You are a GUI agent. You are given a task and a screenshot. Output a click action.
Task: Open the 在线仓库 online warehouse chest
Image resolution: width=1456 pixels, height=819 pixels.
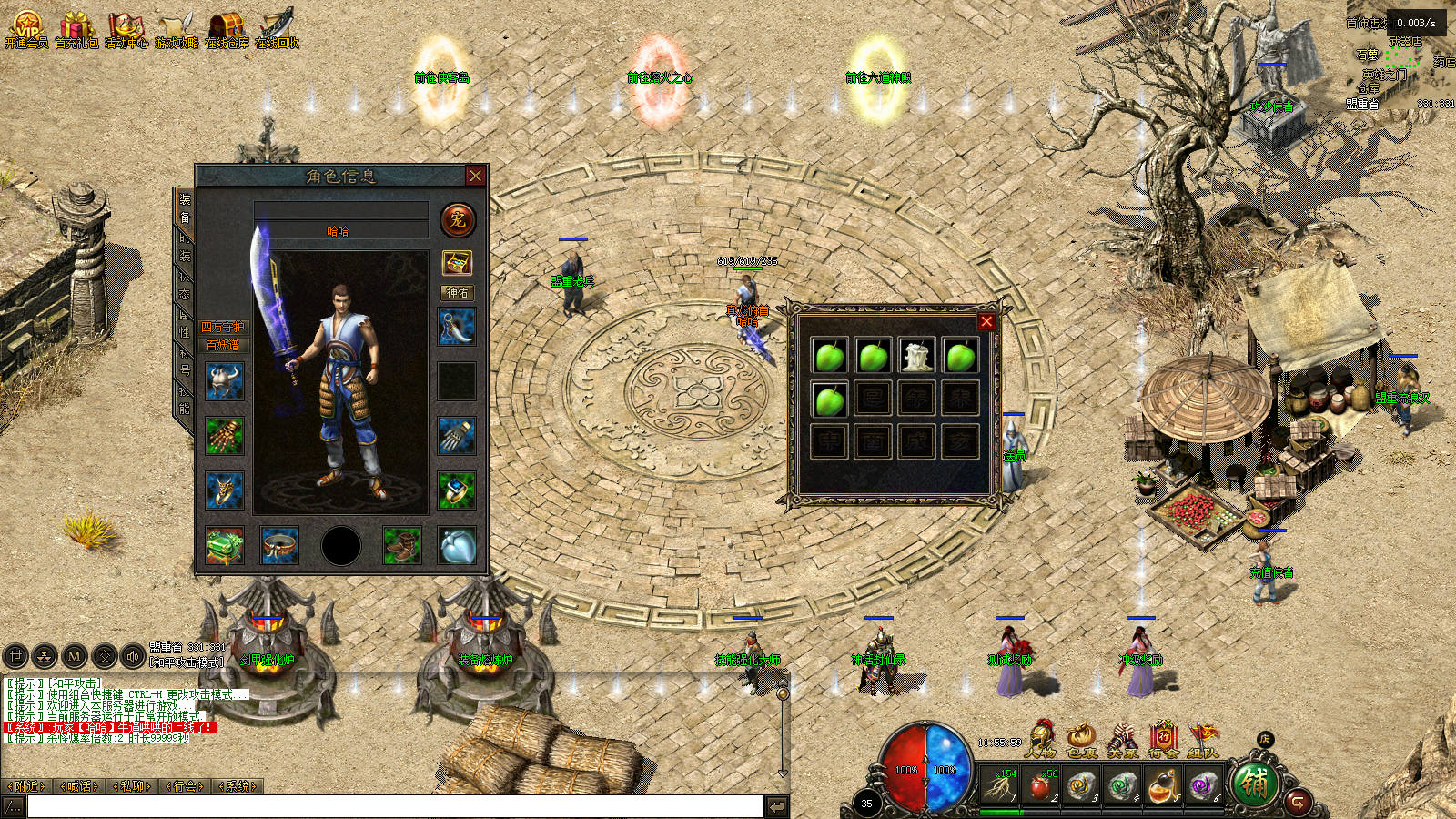pyautogui.click(x=226, y=29)
